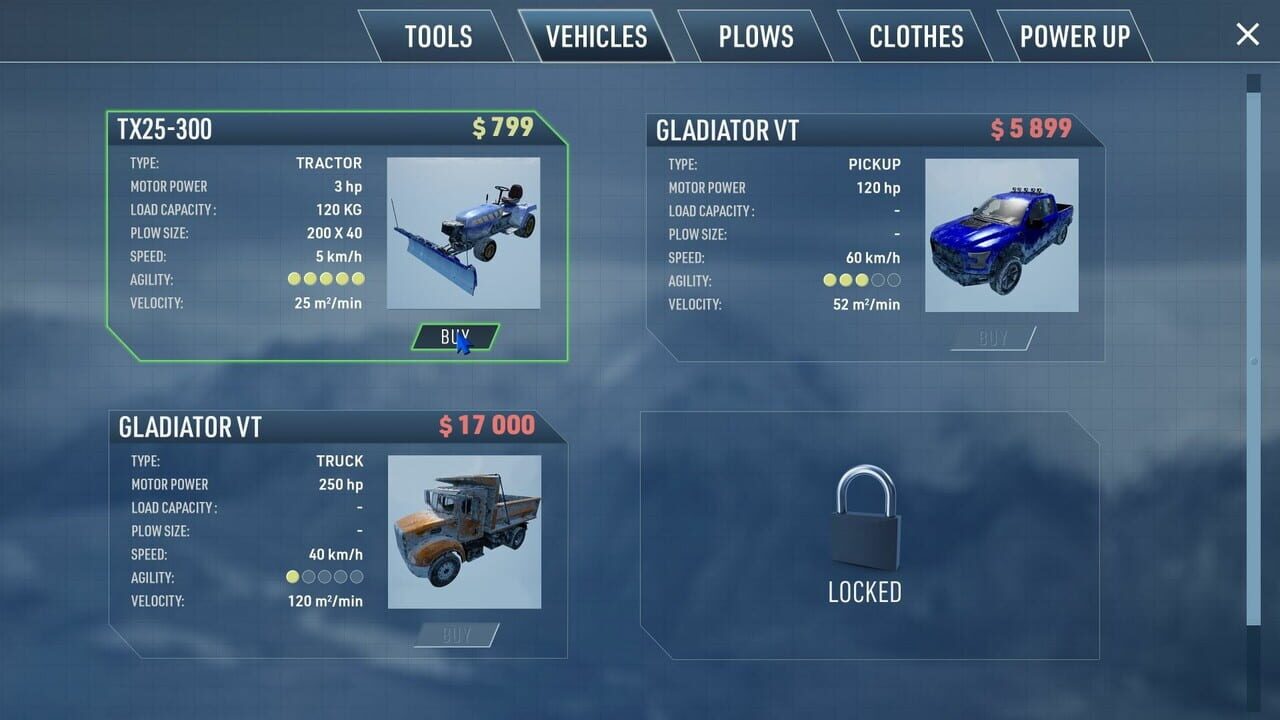The height and width of the screenshot is (720, 1280).
Task: Open the CLOTHES tab
Action: pos(915,37)
